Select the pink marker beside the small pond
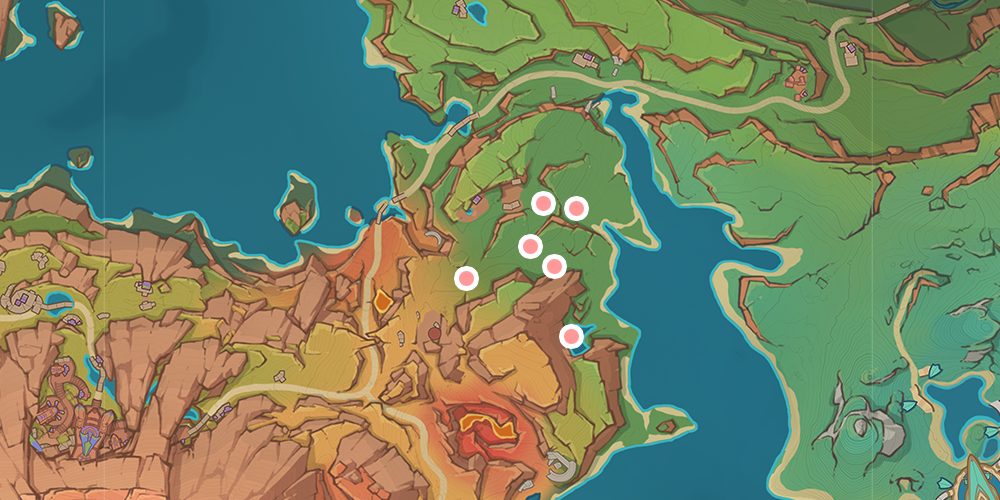Screen dimensions: 1000x500 tap(571, 337)
